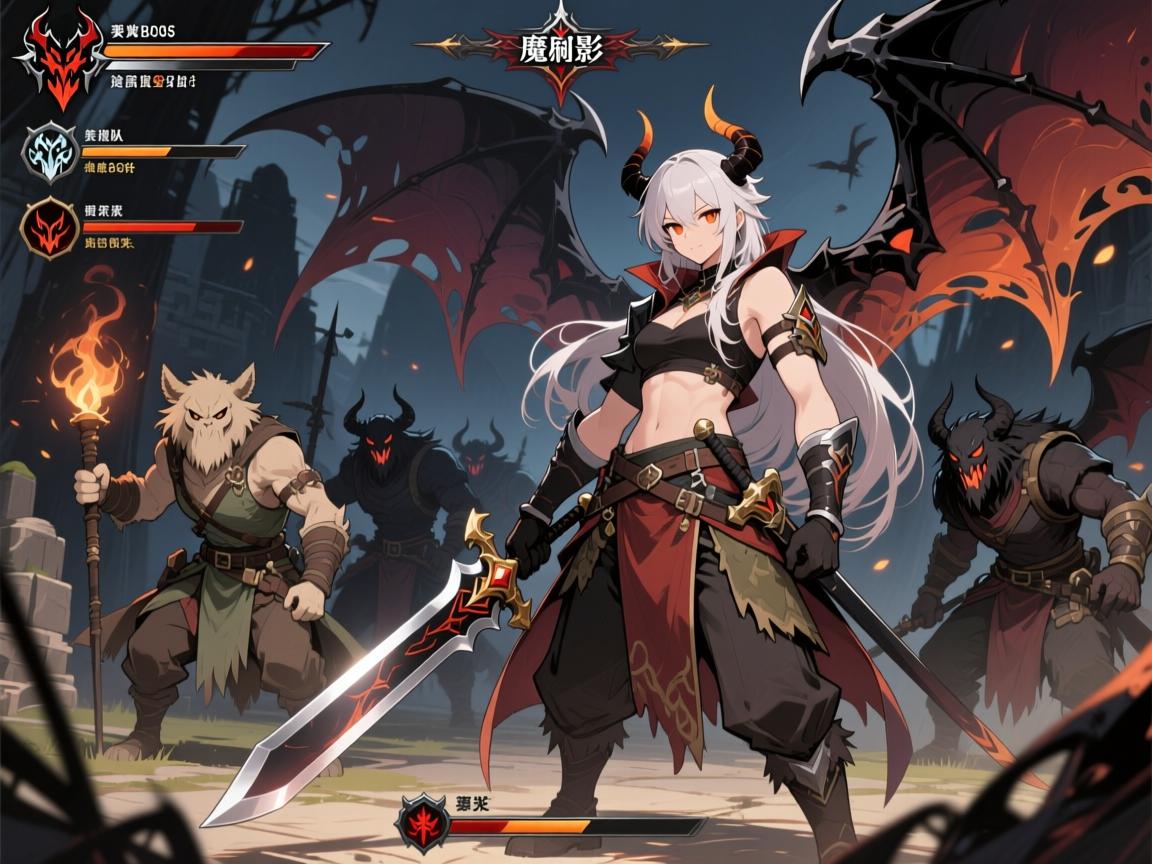Click the ornate title banner at top center
The image size is (1152, 864).
click(x=560, y=48)
